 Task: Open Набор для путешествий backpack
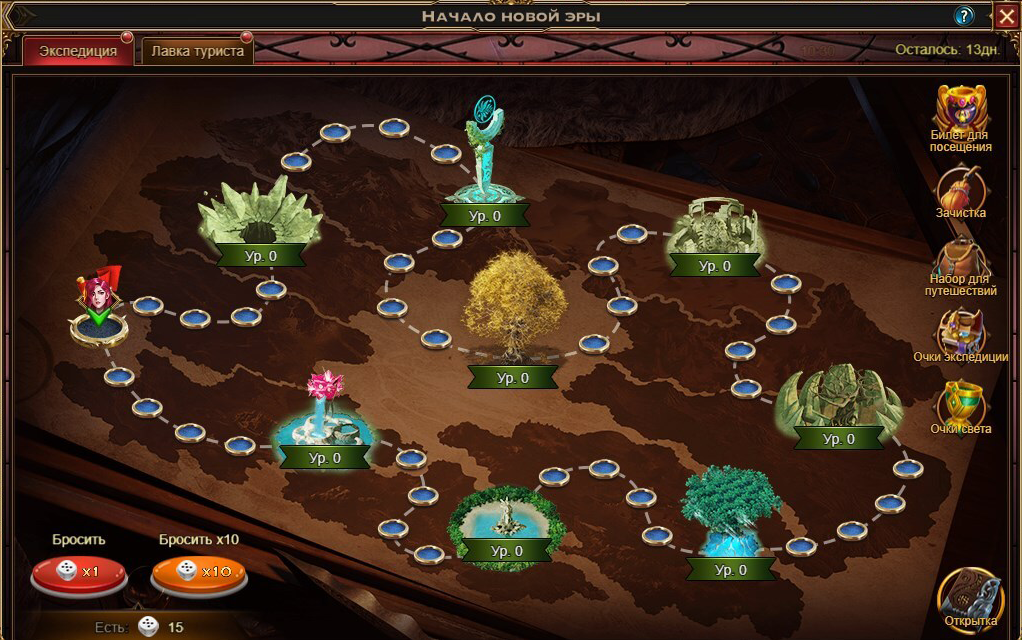tap(961, 260)
